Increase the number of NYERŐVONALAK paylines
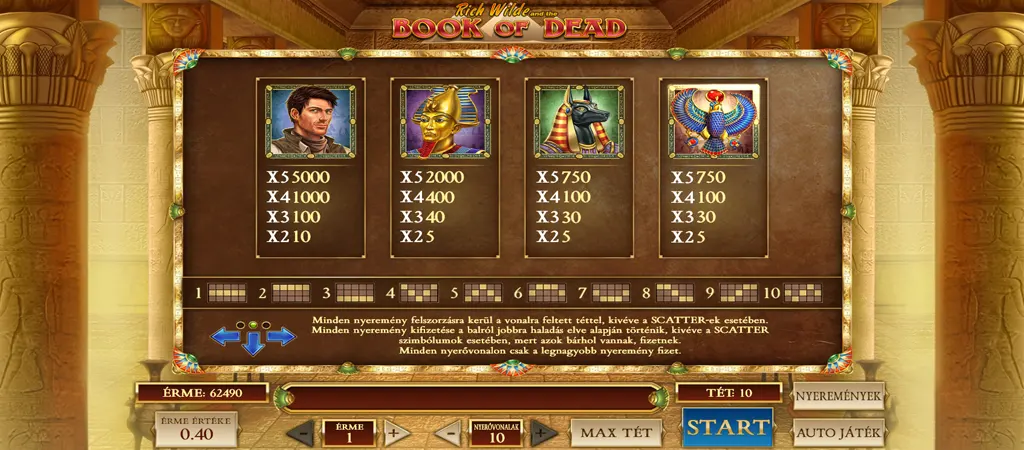 (x=541, y=433)
